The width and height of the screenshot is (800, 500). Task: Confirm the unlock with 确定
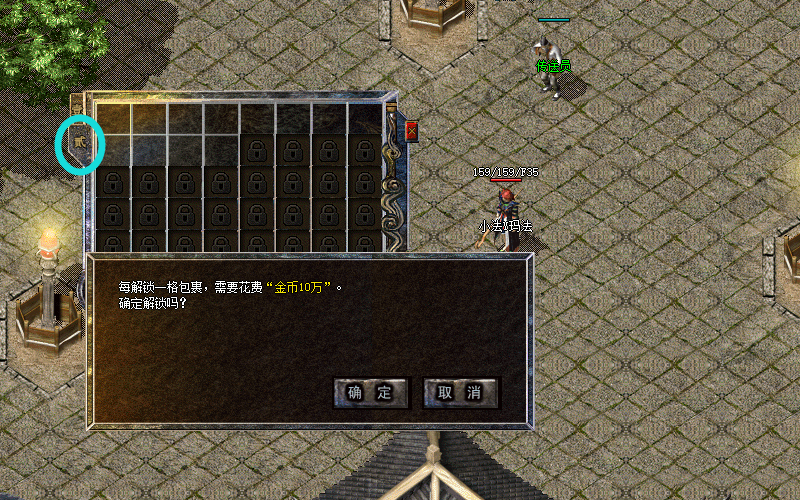point(370,393)
